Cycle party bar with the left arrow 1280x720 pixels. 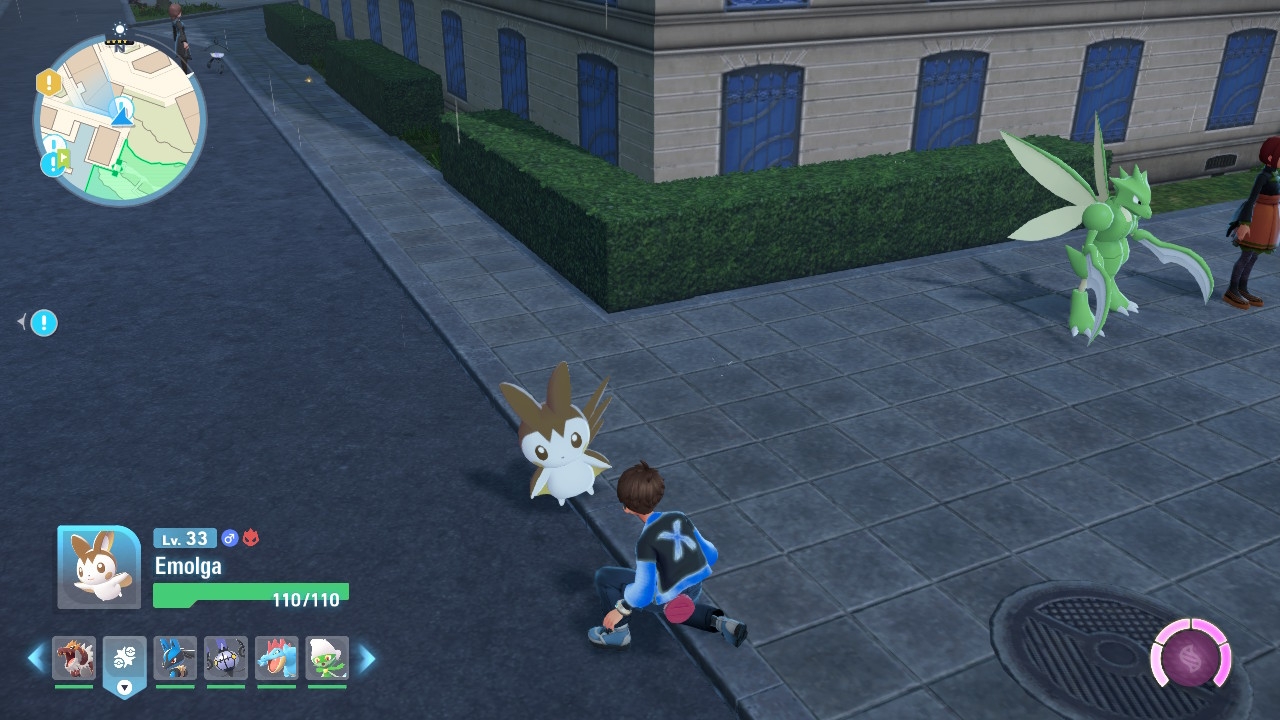tap(36, 658)
